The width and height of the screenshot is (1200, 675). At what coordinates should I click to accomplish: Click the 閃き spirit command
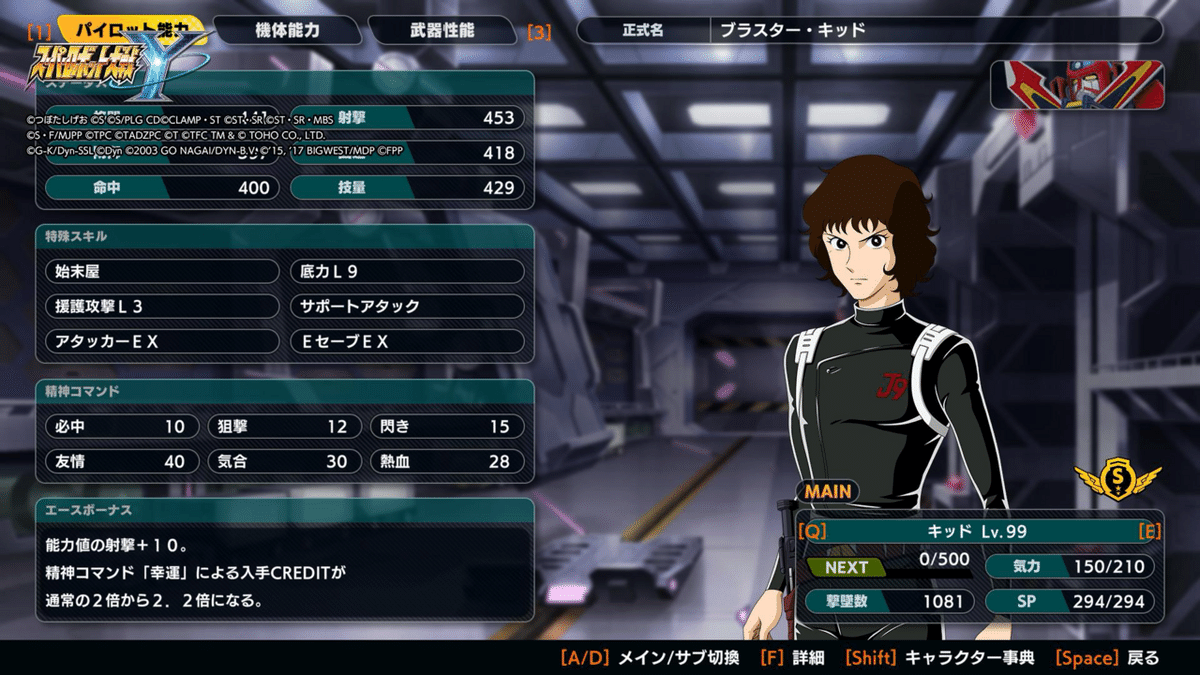coord(447,426)
